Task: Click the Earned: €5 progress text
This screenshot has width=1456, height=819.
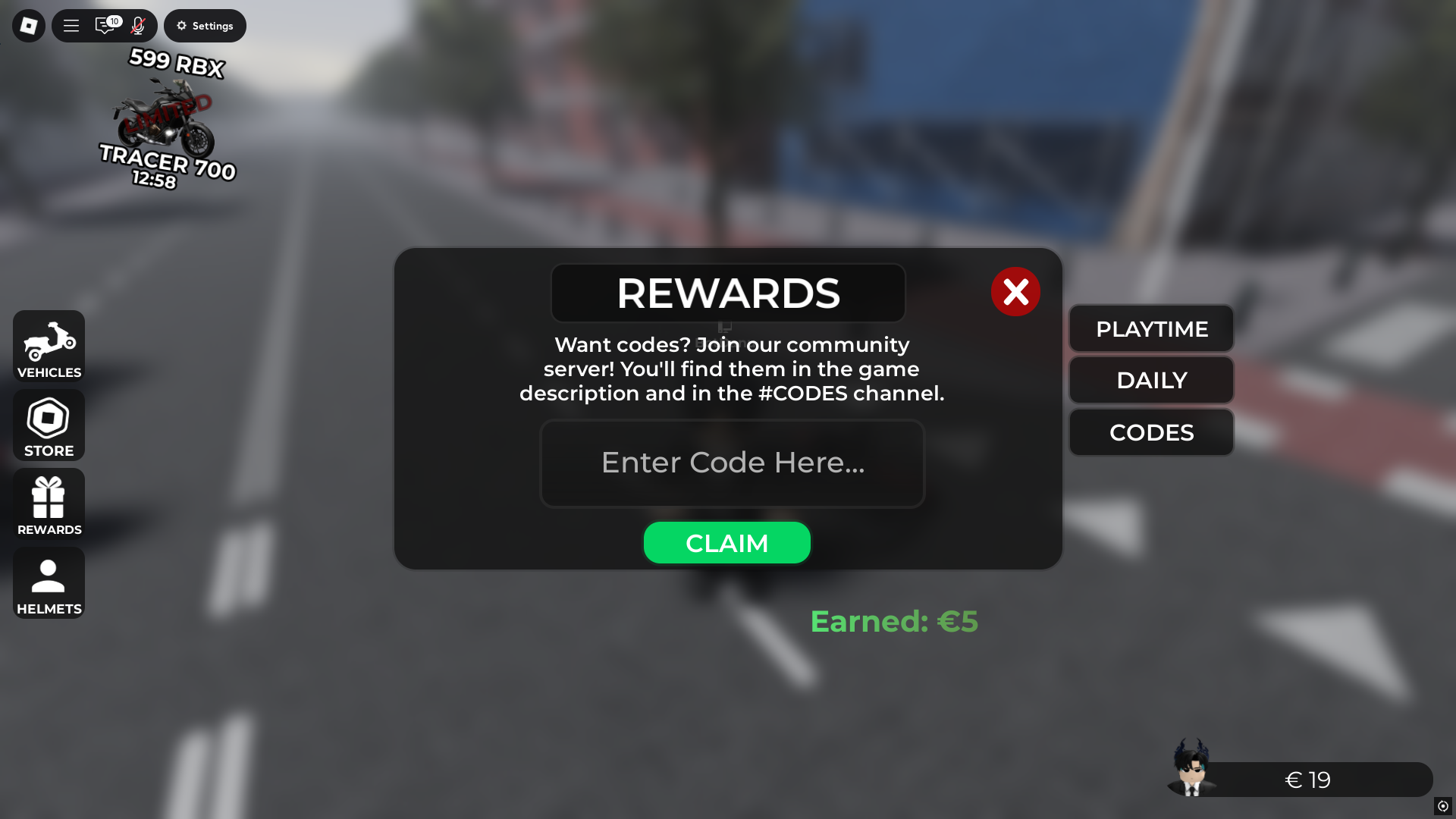Action: coord(894,621)
